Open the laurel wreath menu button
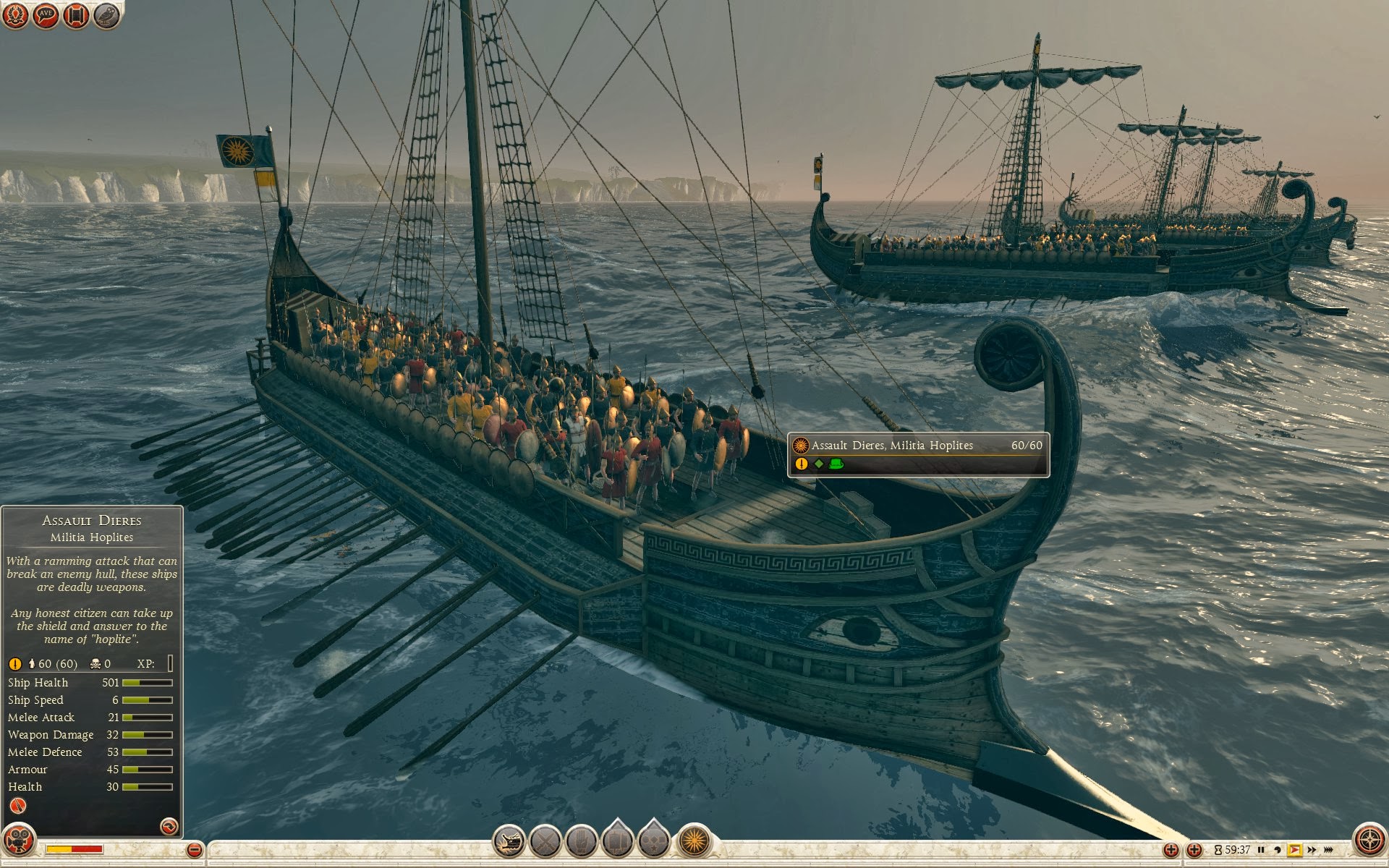The height and width of the screenshot is (868, 1389). click(15, 14)
